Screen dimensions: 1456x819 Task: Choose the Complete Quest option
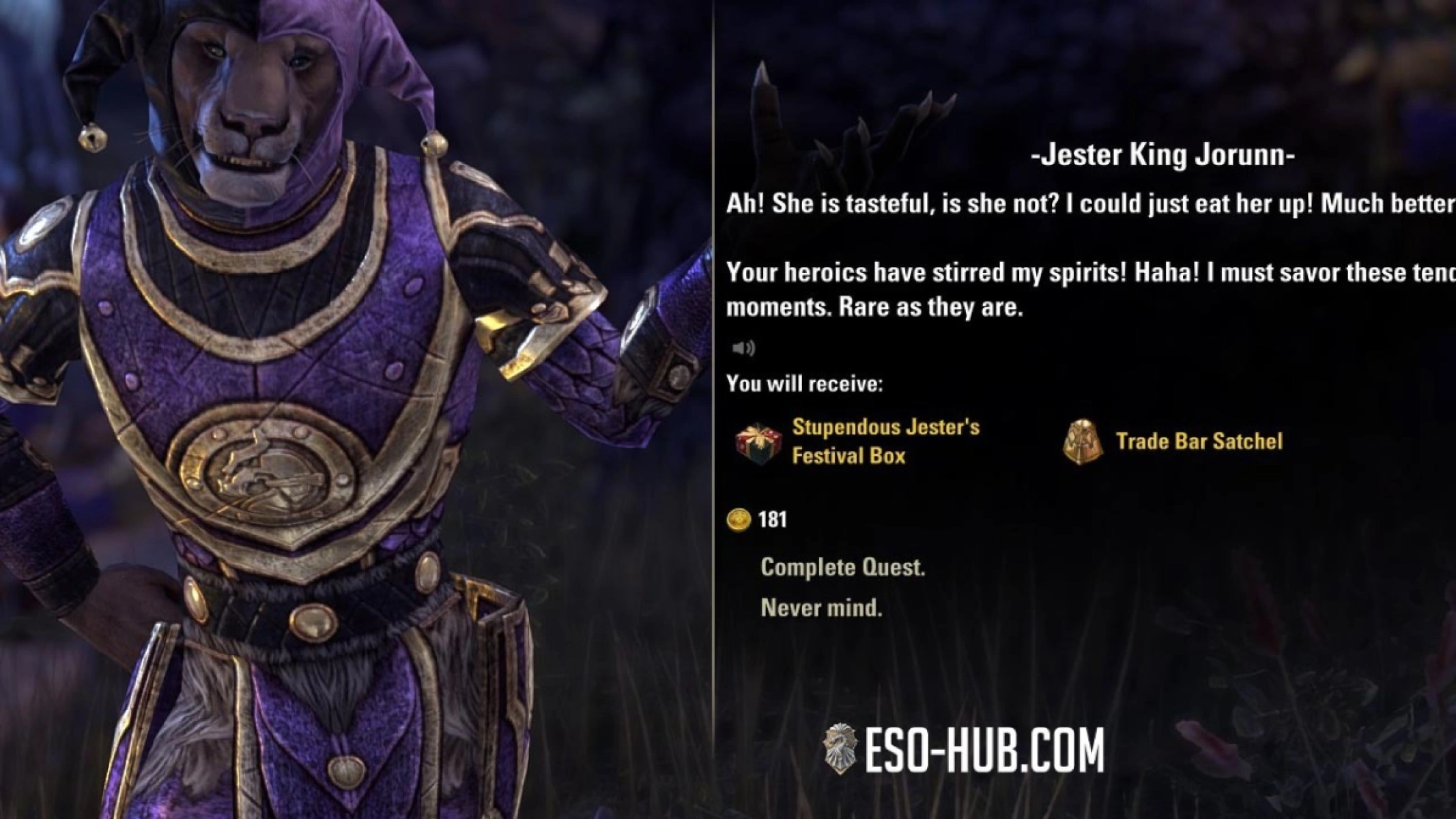click(x=844, y=567)
